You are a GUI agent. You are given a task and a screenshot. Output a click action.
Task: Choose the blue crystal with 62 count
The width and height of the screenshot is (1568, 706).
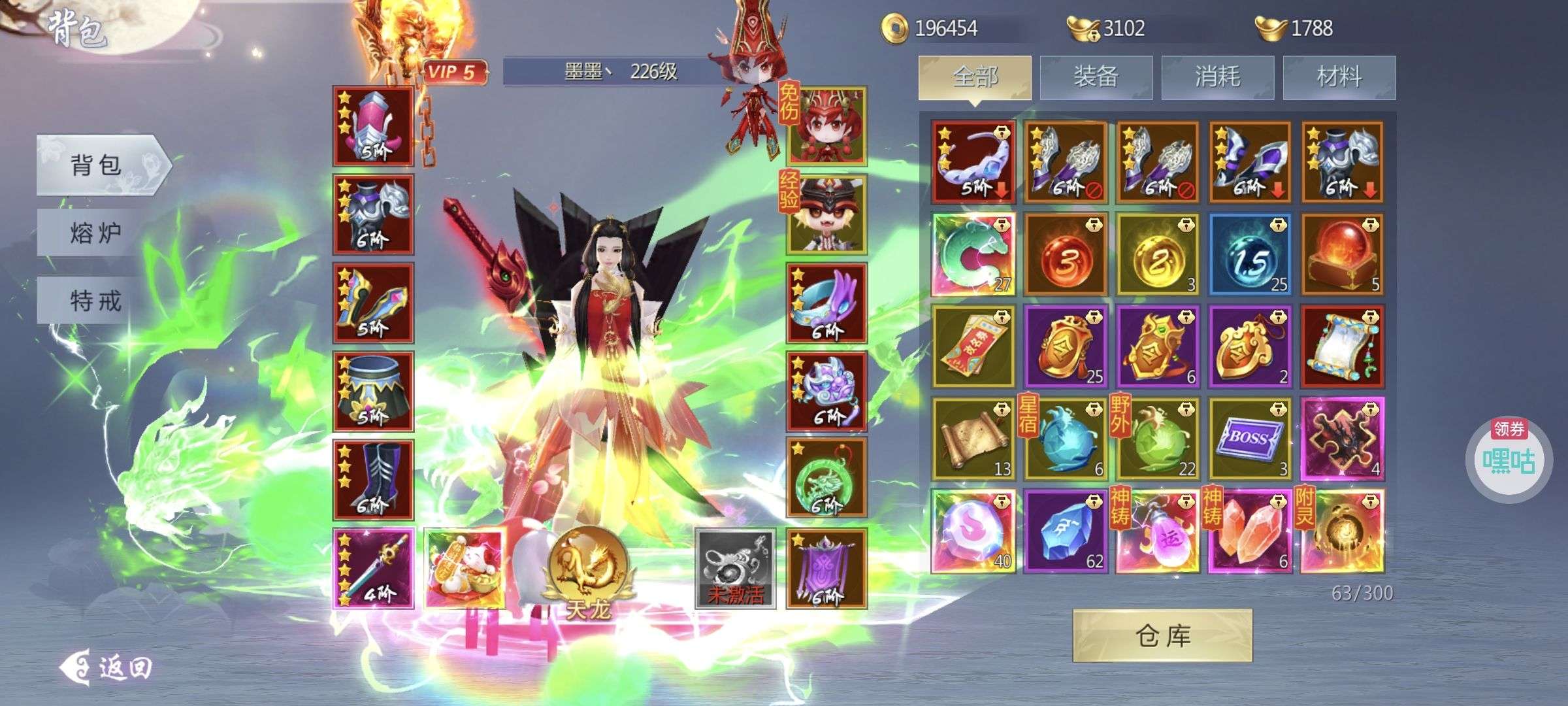pyautogui.click(x=1065, y=531)
